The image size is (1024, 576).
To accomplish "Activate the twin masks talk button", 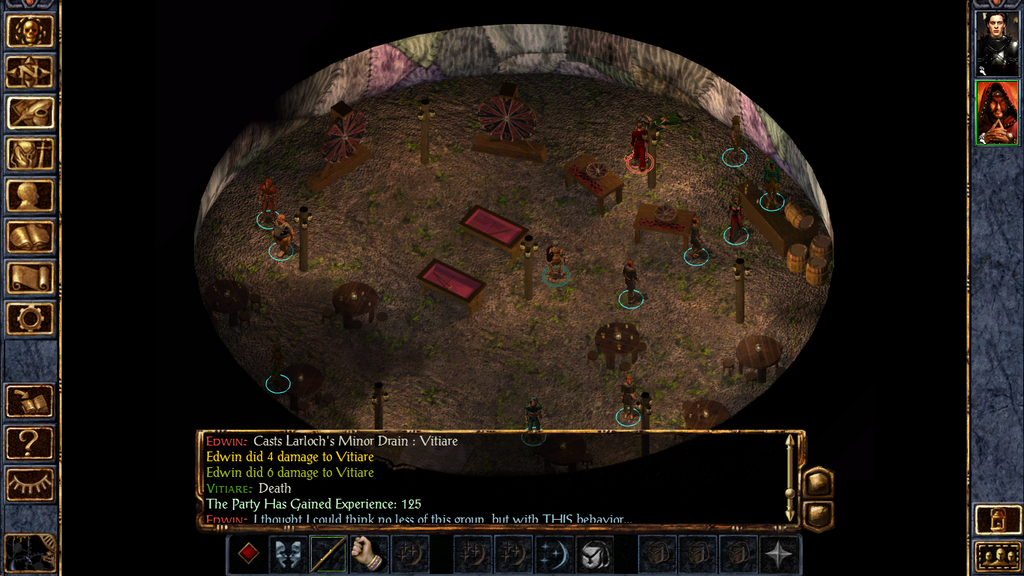I will coord(288,553).
